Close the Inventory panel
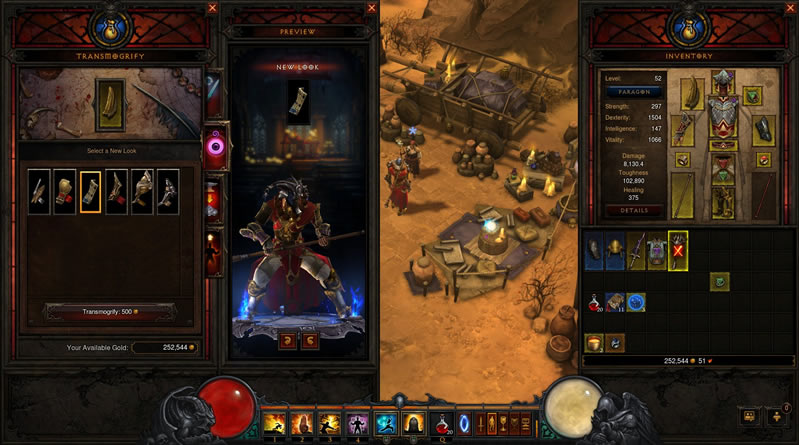Viewport: 799px width, 445px height. [x=790, y=8]
